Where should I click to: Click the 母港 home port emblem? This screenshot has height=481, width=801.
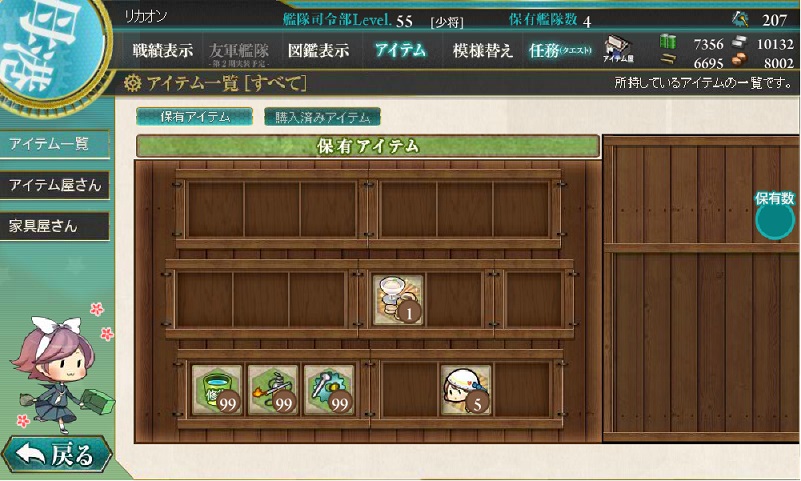(40, 45)
